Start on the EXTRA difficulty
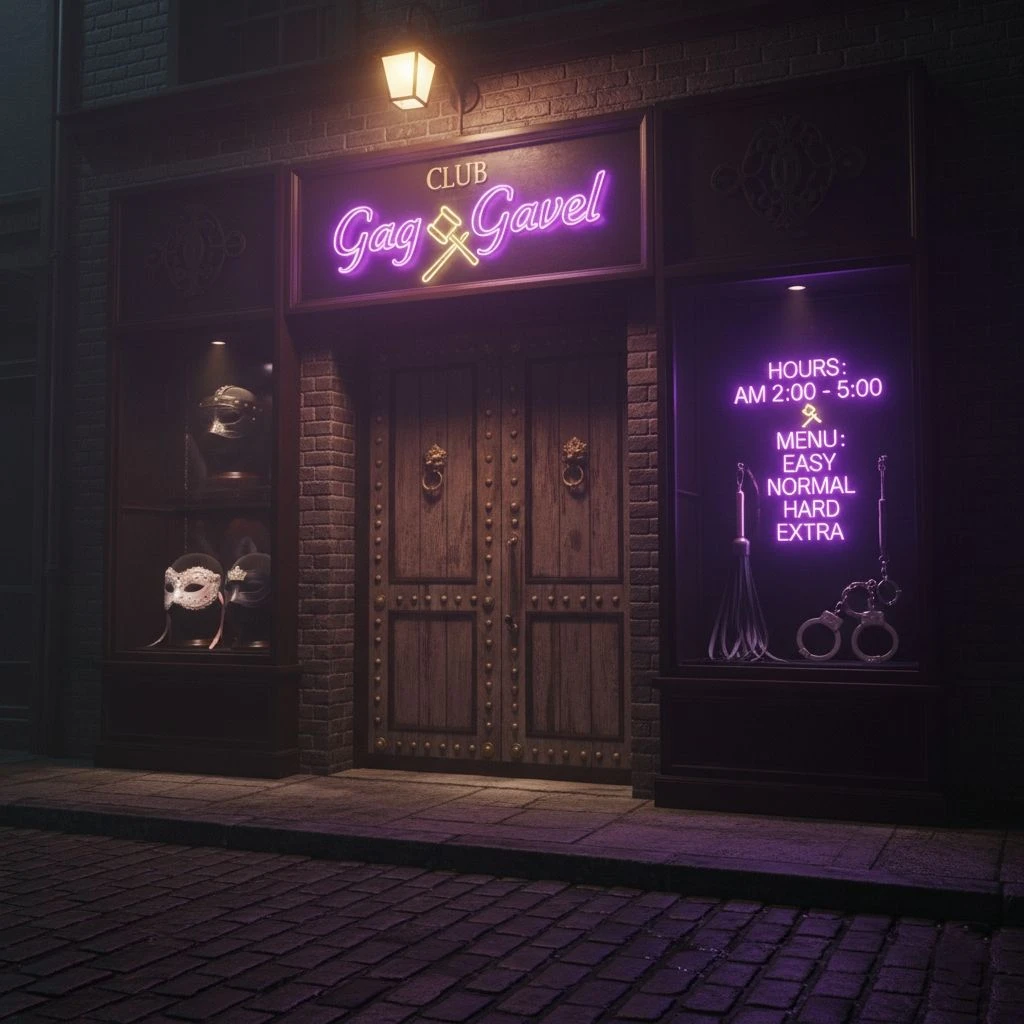Viewport: 1024px width, 1024px height. [810, 532]
